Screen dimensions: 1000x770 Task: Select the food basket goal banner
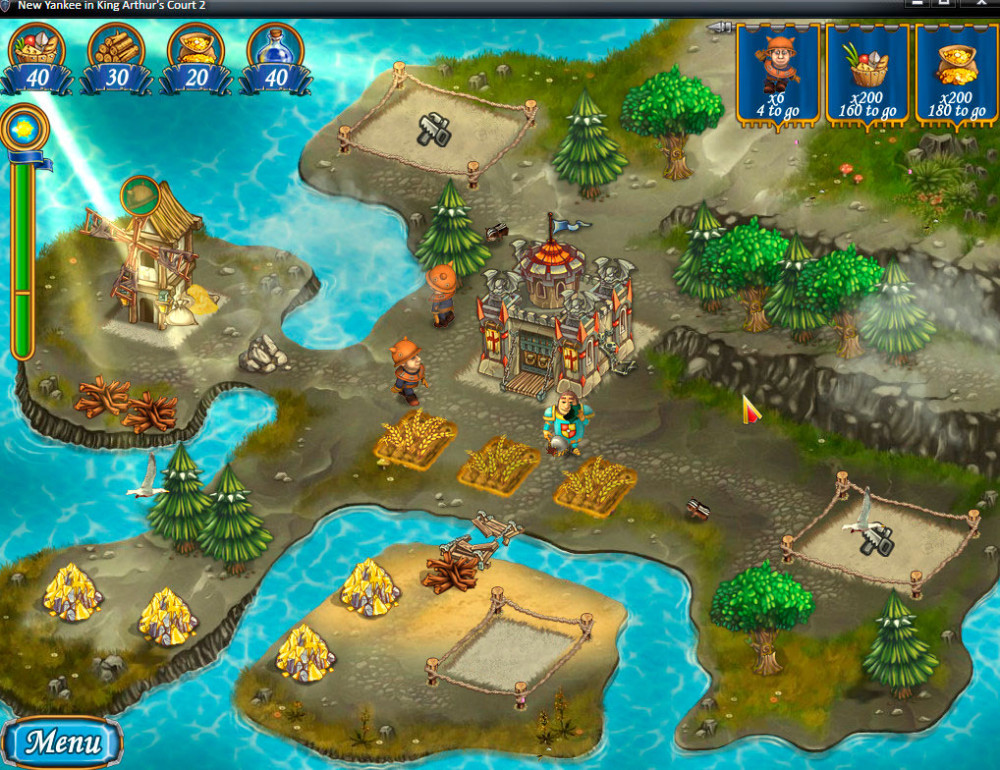click(x=867, y=74)
